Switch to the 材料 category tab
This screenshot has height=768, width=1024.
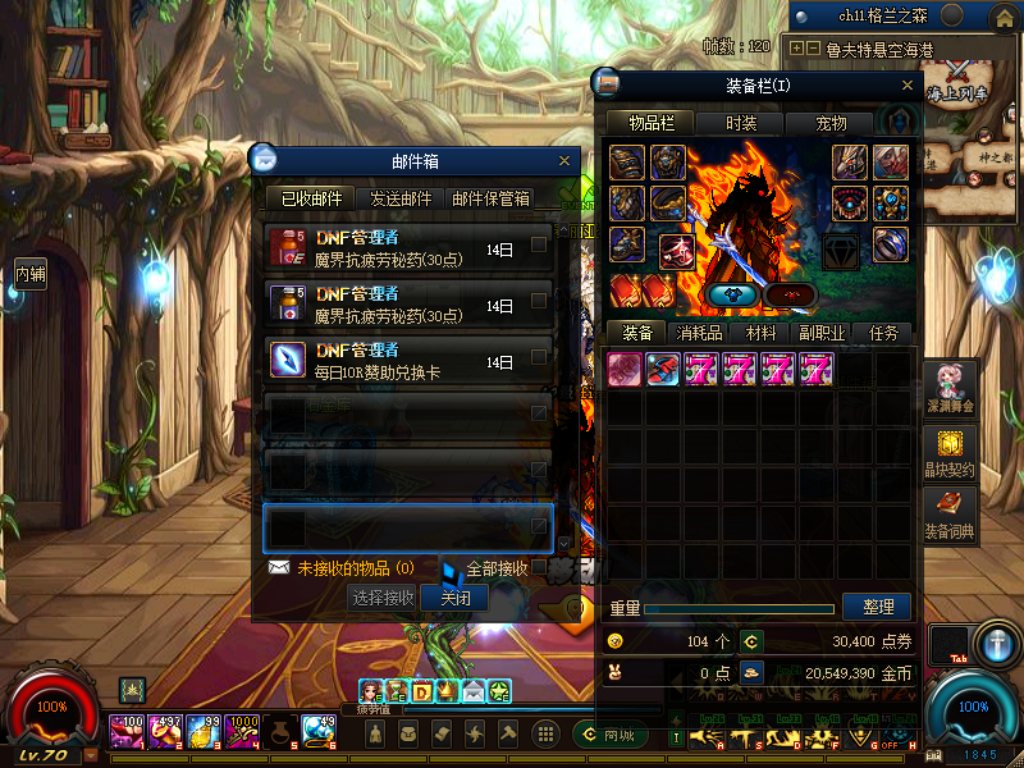[x=761, y=333]
